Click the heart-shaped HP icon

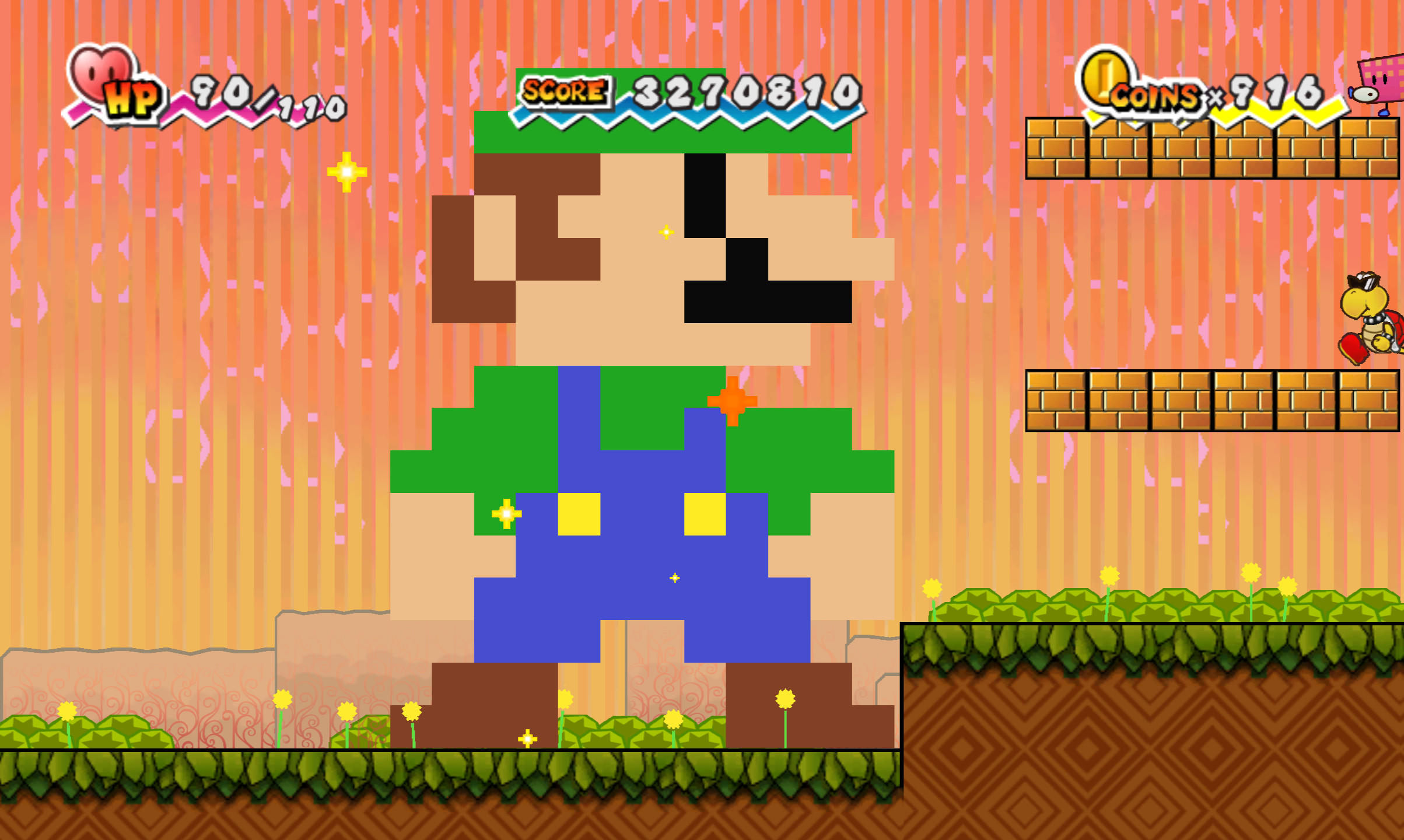tap(100, 71)
